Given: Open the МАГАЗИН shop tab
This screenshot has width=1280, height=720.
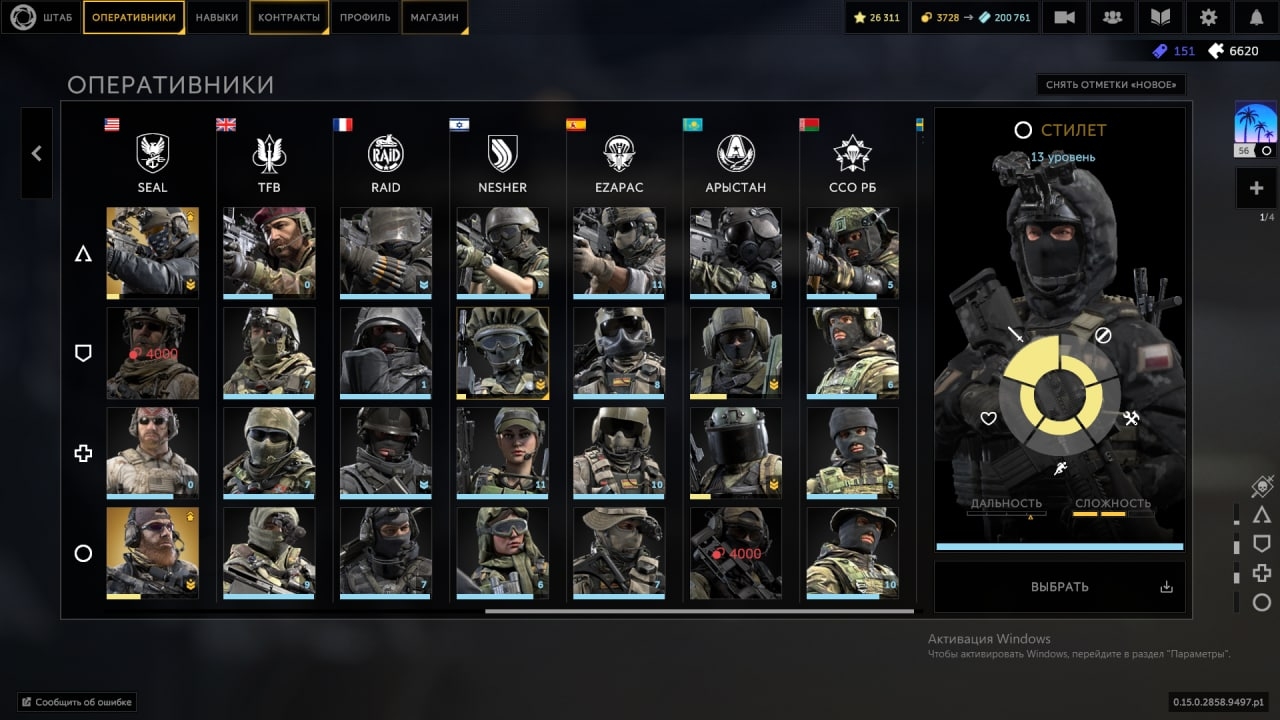Looking at the screenshot, I should (435, 18).
